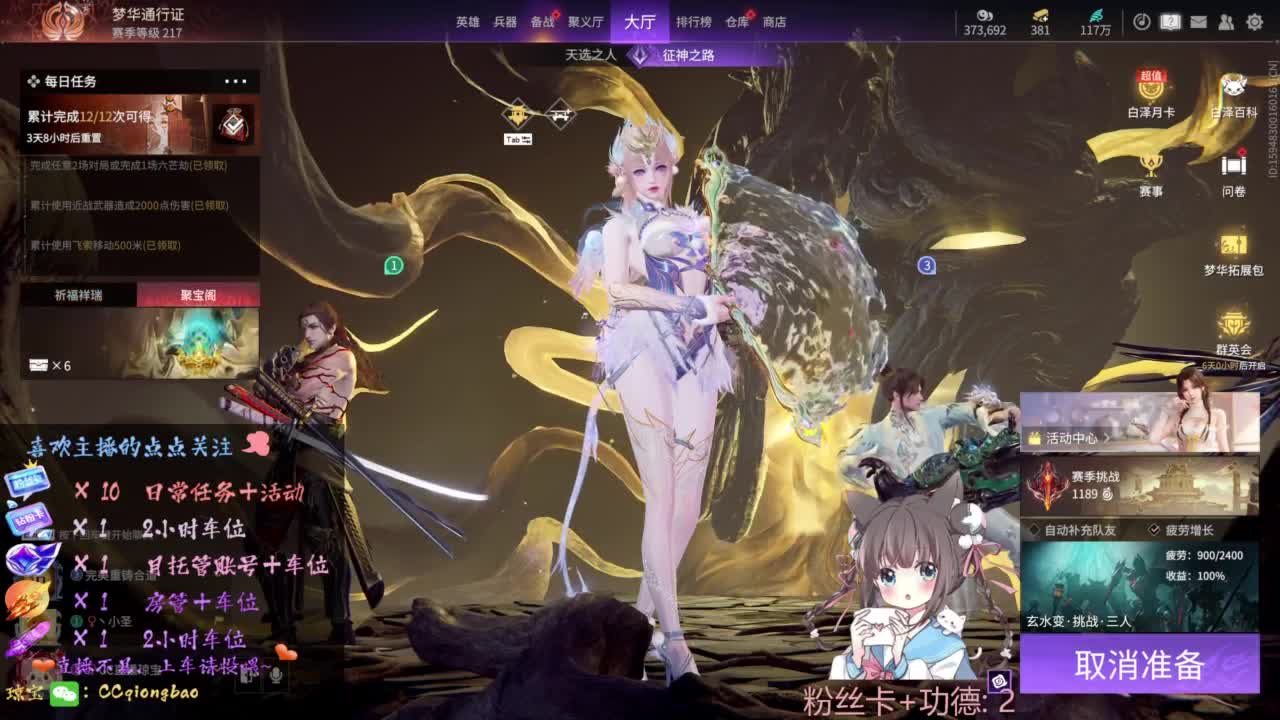
Task: Open the settings gear at top right
Action: pyautogui.click(x=1254, y=21)
